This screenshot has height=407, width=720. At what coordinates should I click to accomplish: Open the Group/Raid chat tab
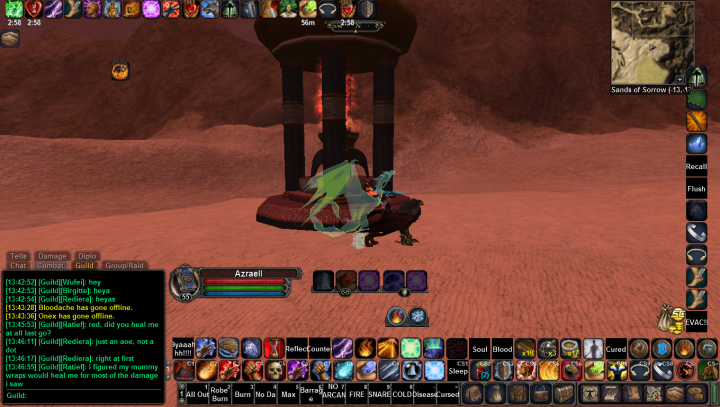124,265
